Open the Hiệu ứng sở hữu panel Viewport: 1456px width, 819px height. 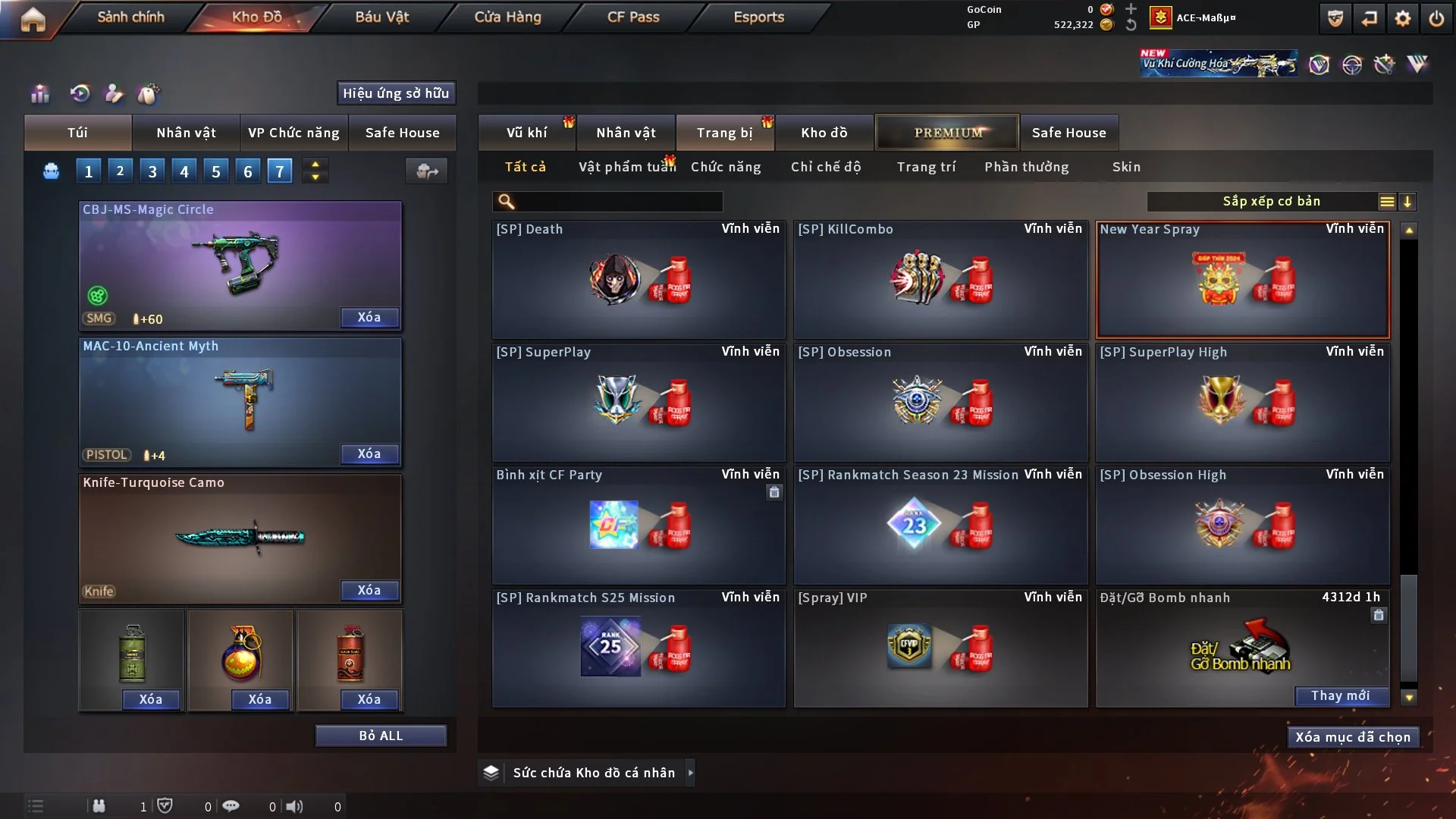(x=396, y=93)
